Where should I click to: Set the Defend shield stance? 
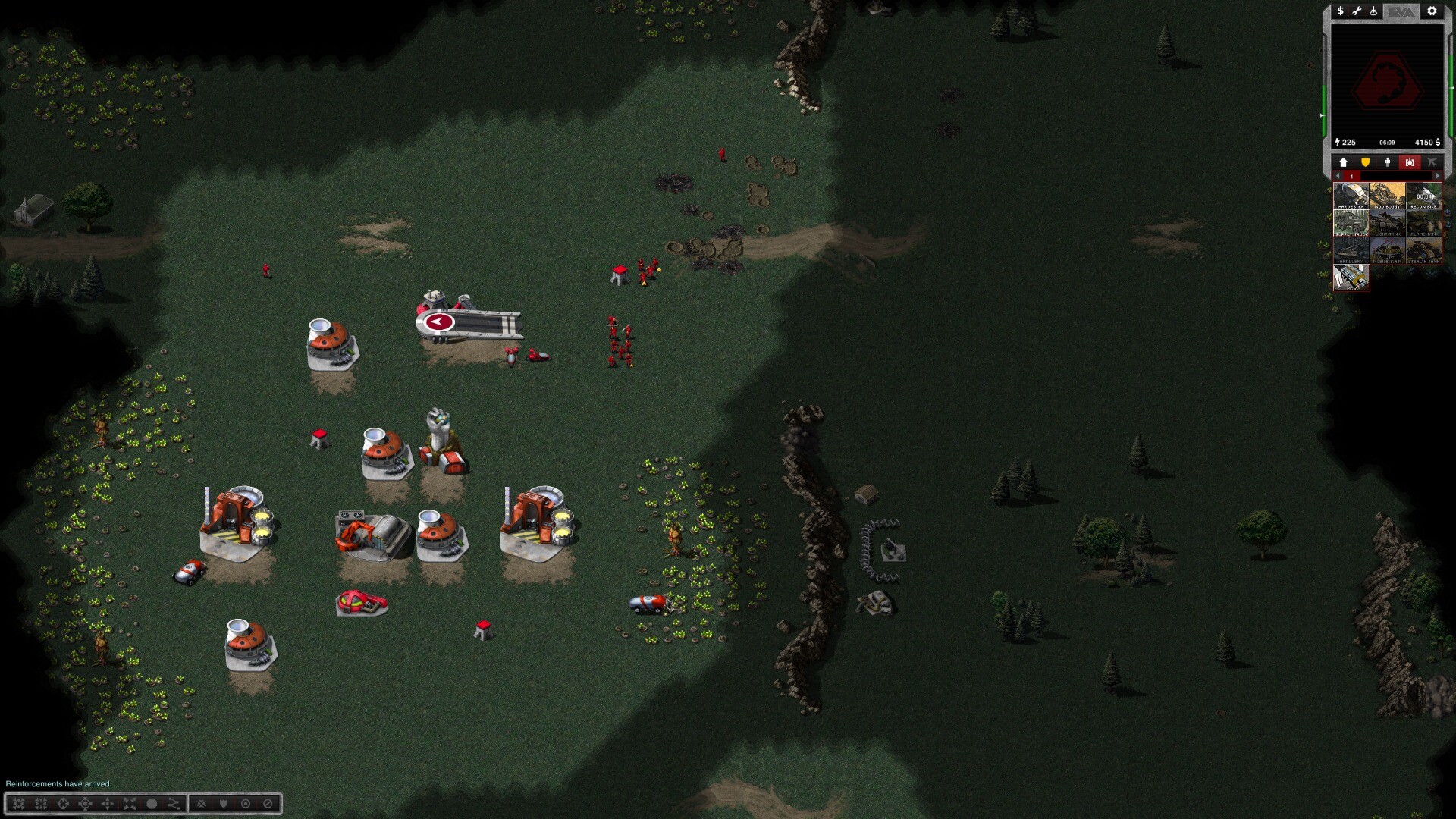click(223, 804)
